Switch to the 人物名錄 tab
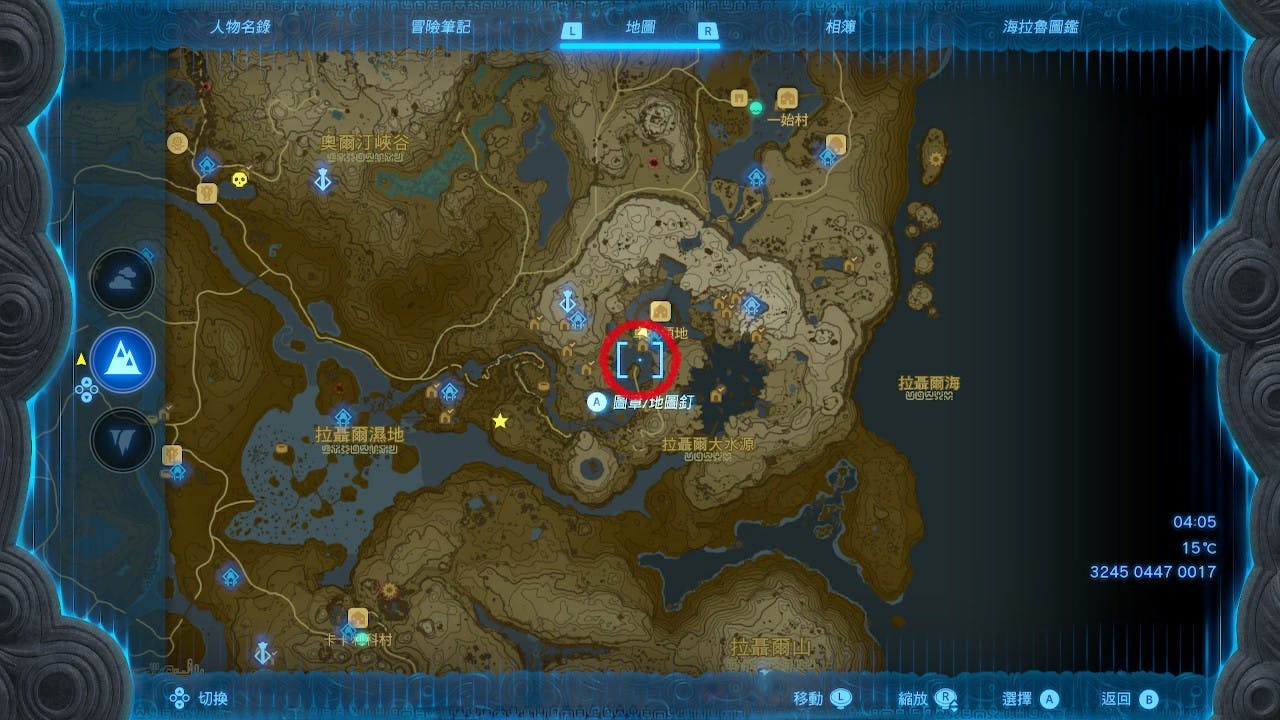Screen dimensions: 1280x720 click(x=239, y=27)
